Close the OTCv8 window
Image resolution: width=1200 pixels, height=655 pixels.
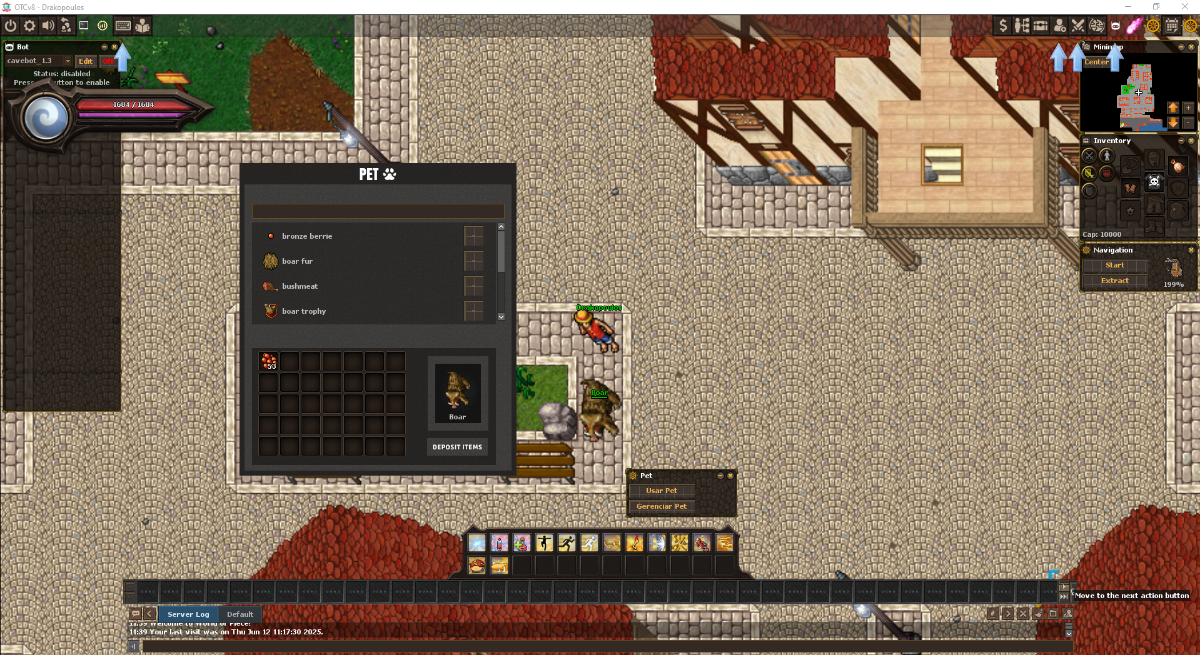click(x=1186, y=7)
